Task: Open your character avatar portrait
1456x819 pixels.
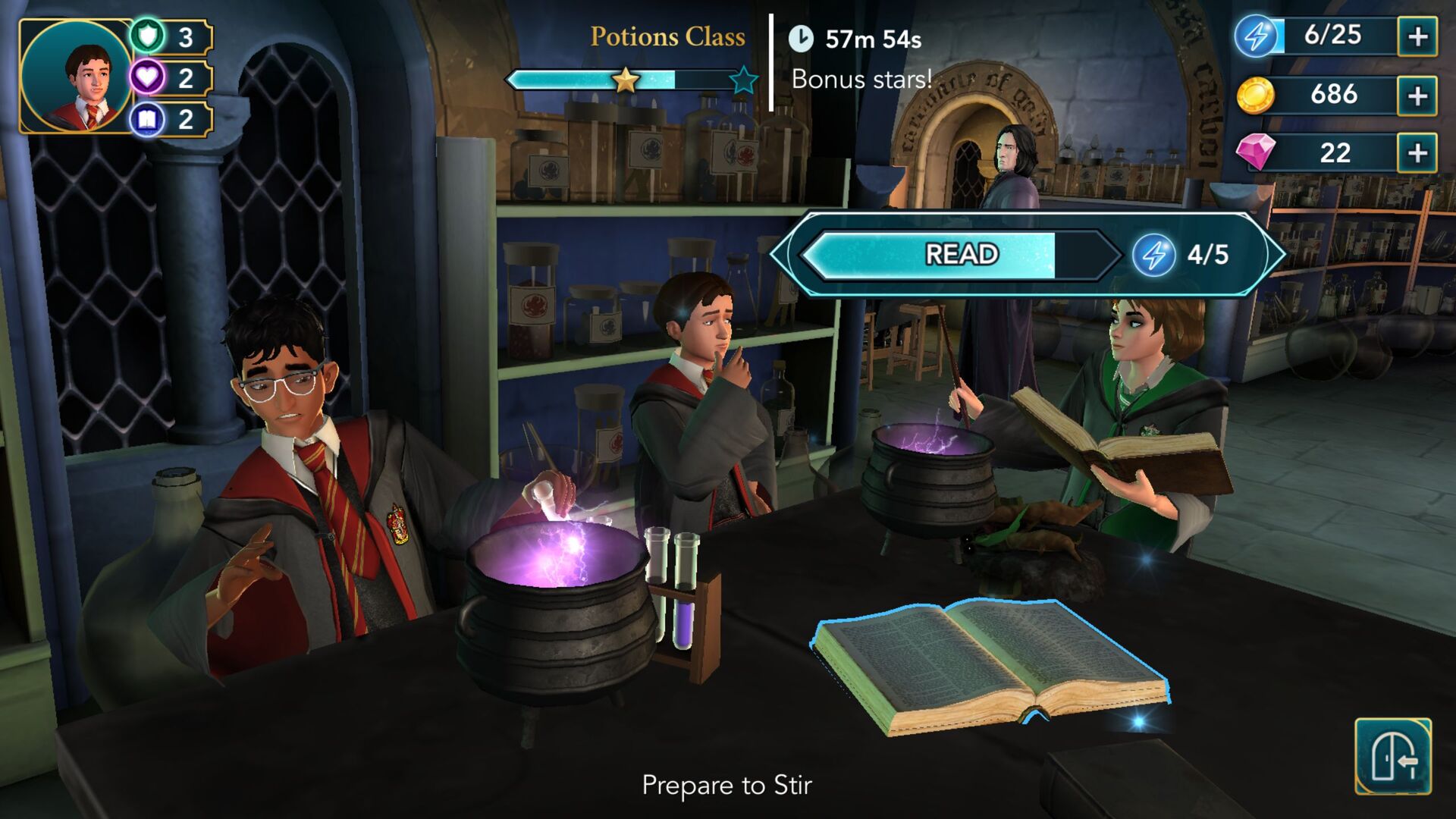Action: point(76,76)
